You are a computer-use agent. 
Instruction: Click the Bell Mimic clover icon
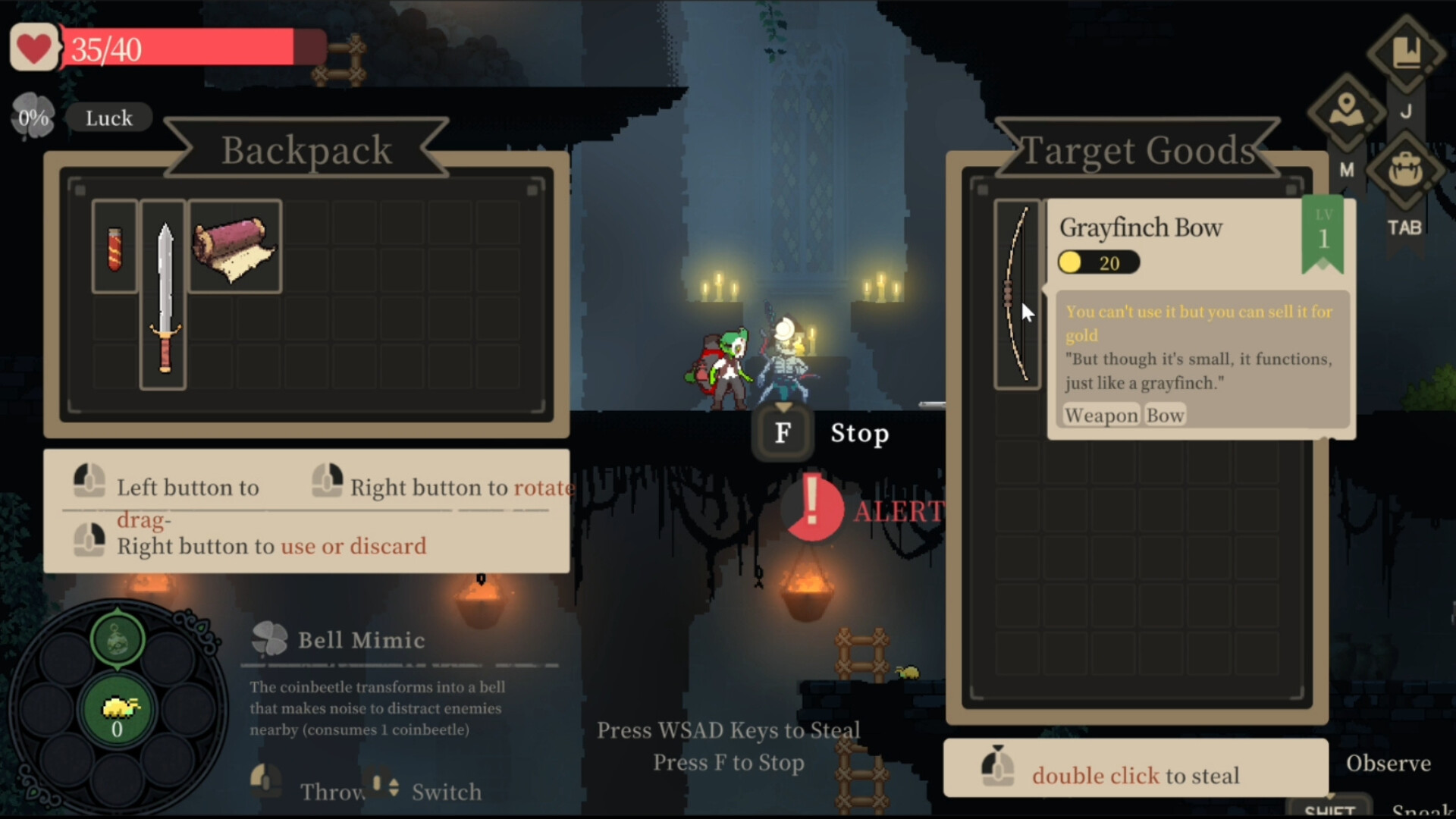click(269, 639)
